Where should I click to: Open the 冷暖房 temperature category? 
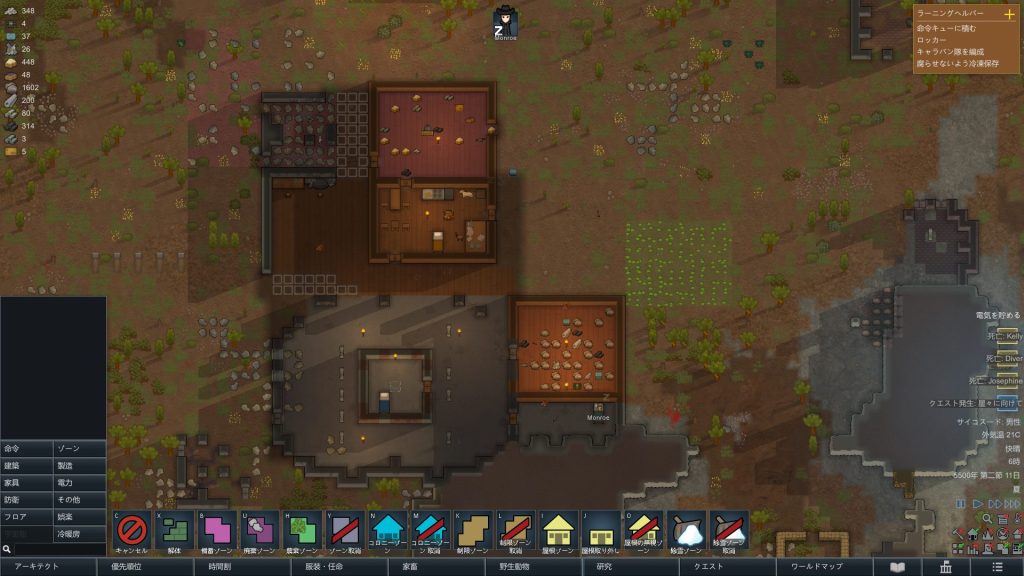[x=80, y=534]
